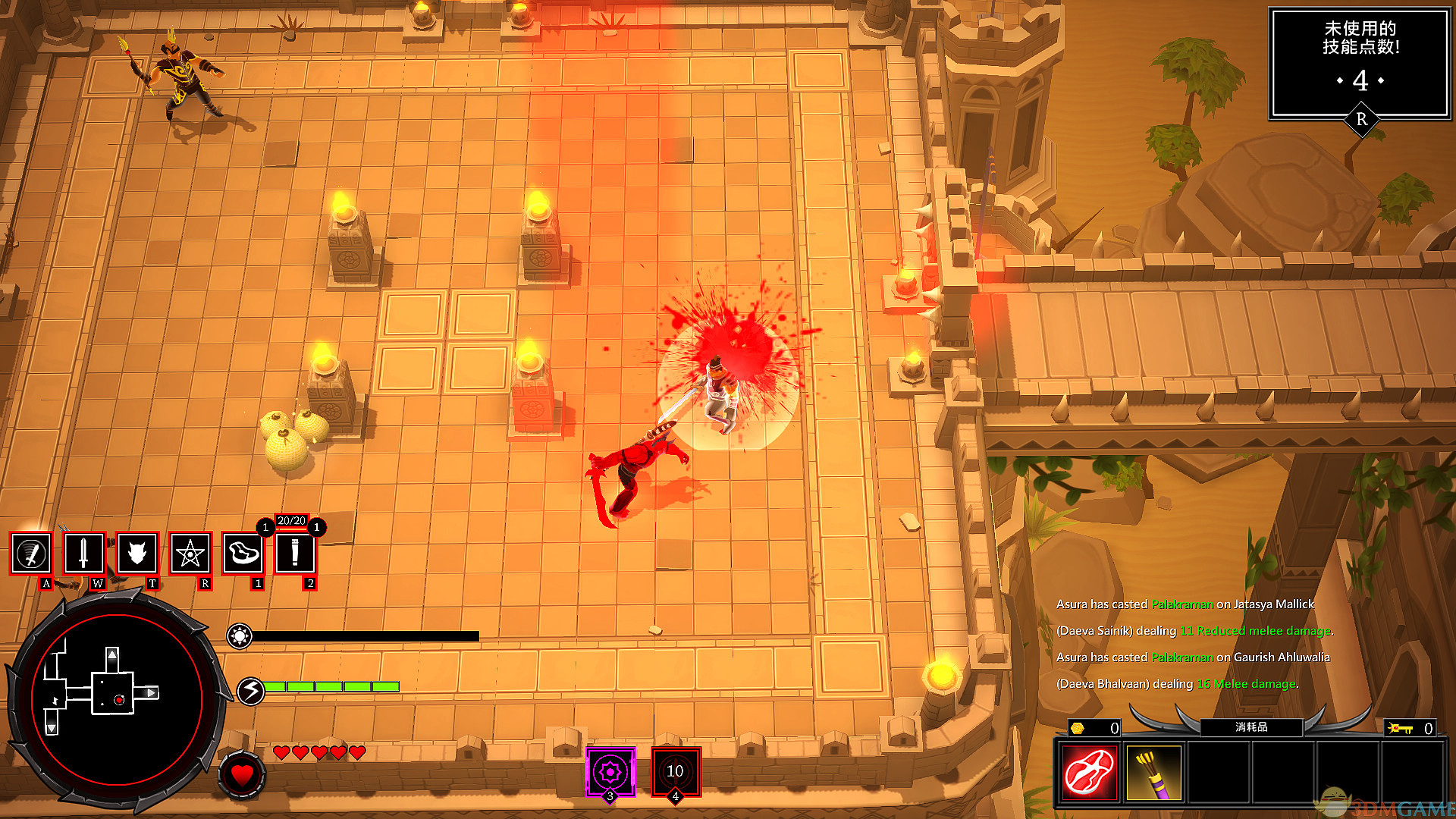
Task: Click the Palakraman spell link in combat log
Action: (1181, 604)
